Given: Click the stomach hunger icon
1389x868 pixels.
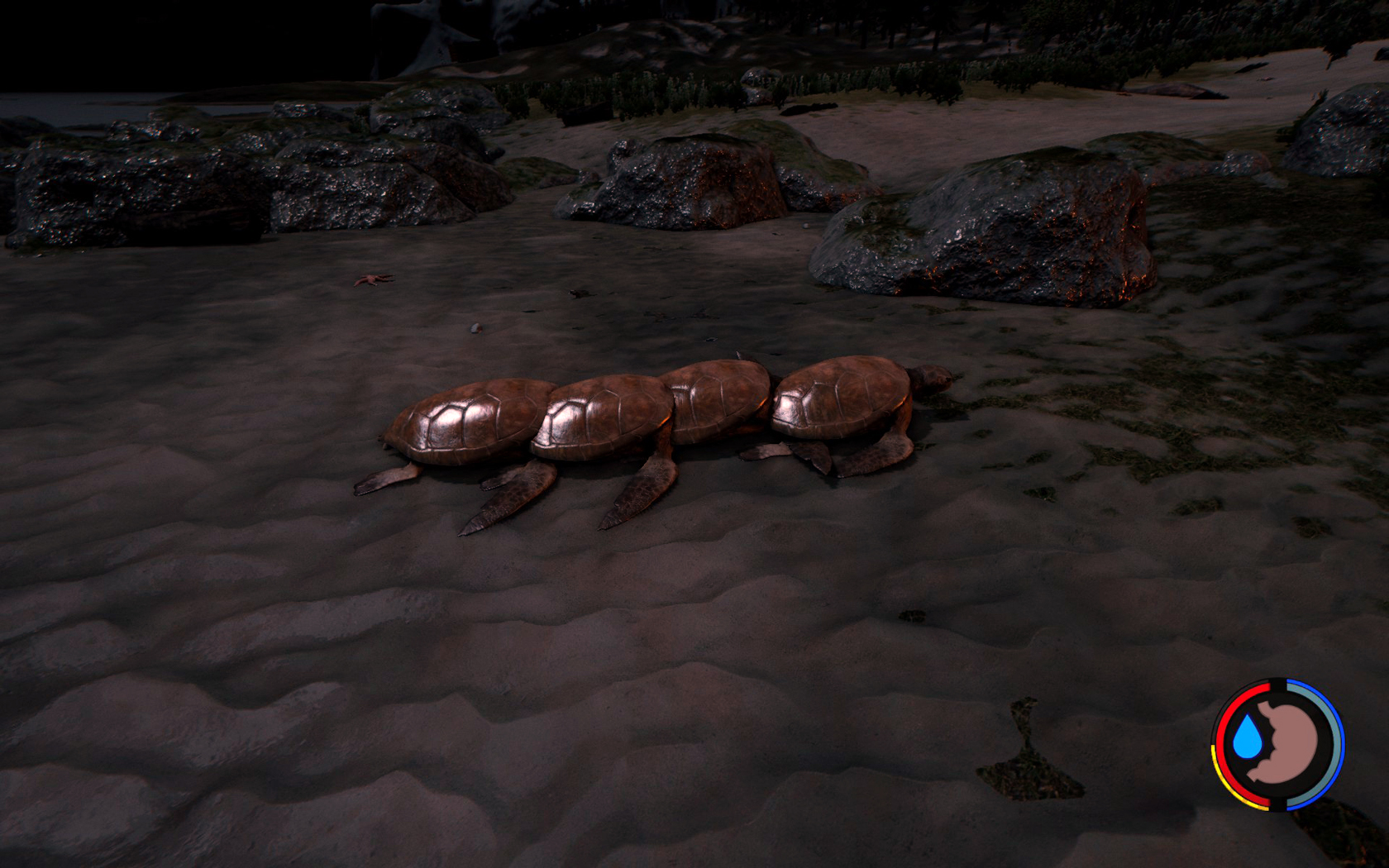Looking at the screenshot, I should 1286,744.
